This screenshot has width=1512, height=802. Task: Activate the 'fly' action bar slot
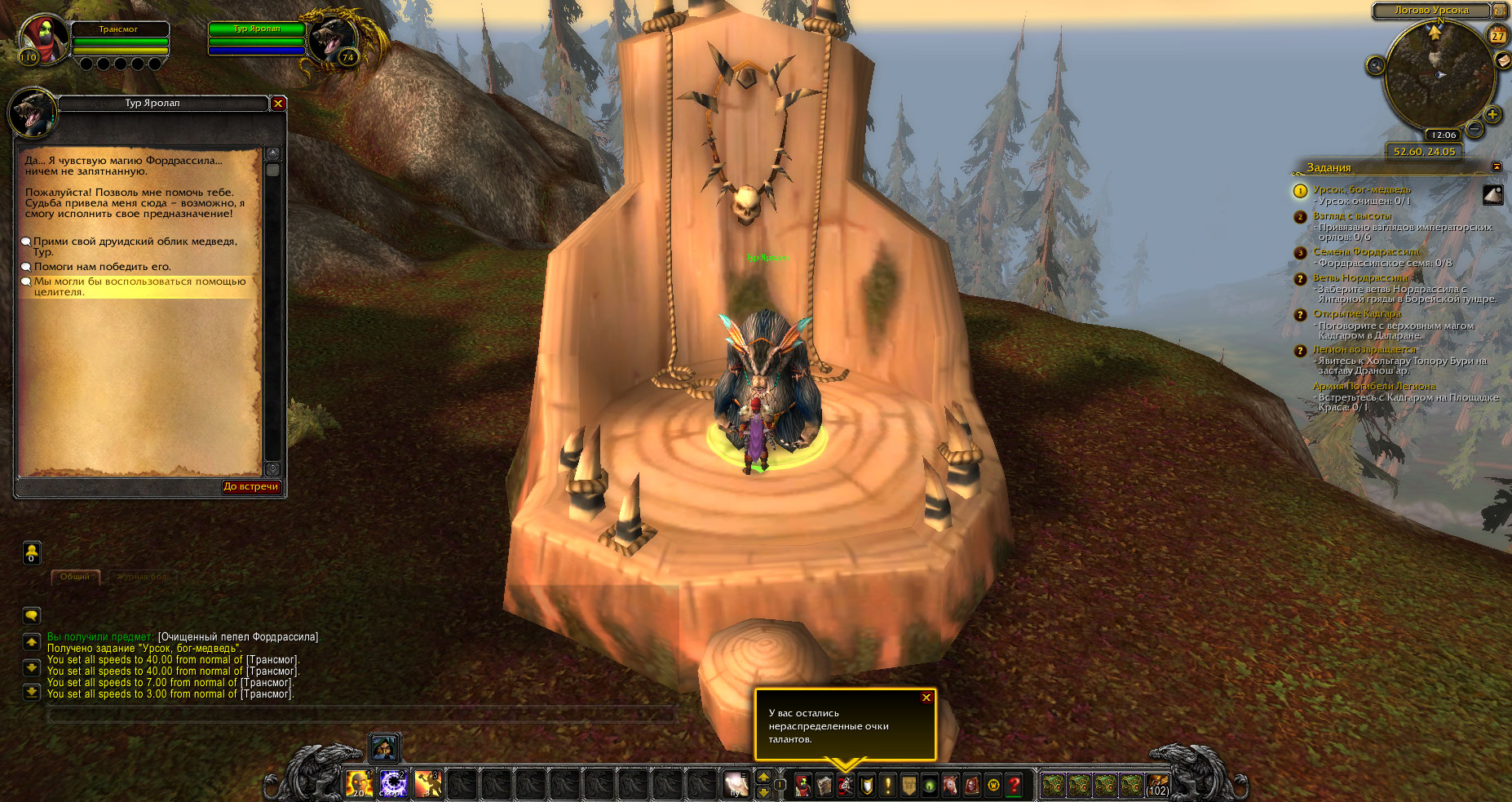click(x=736, y=784)
